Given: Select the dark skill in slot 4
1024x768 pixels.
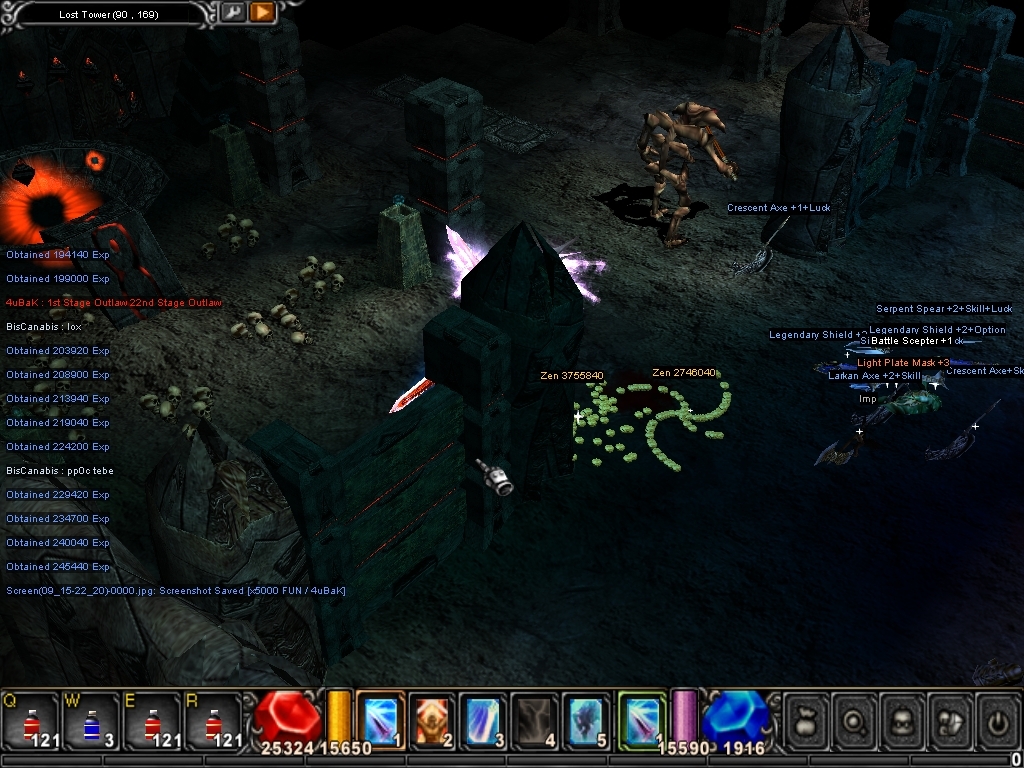Looking at the screenshot, I should [536, 720].
